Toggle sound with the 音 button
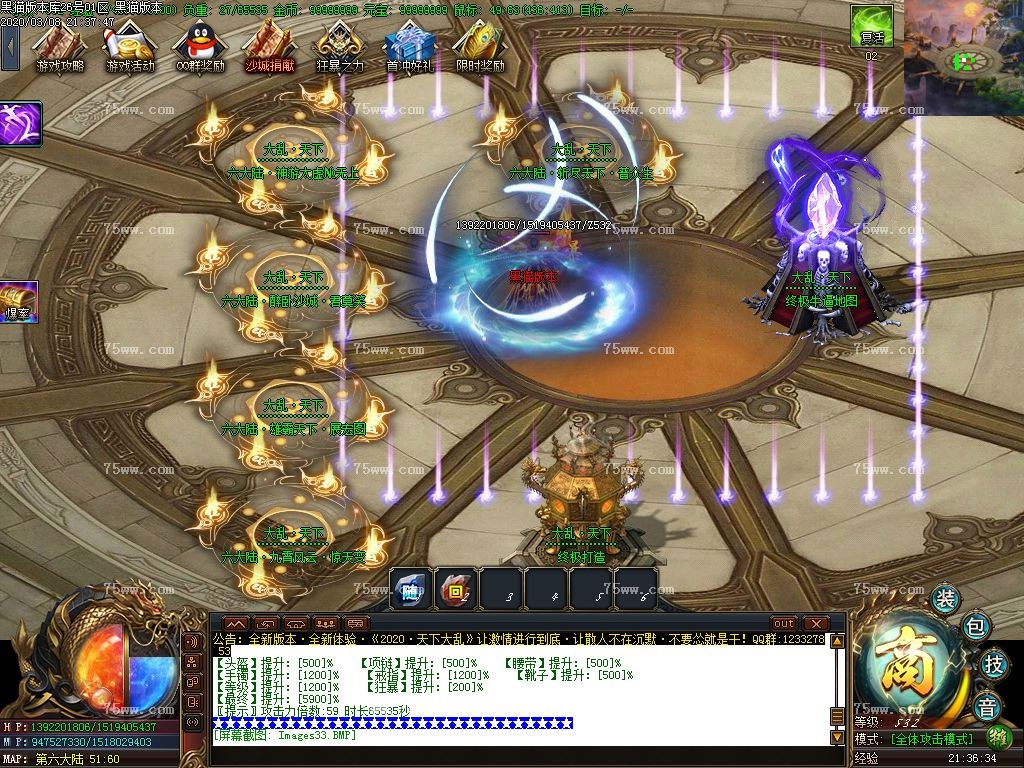Viewport: 1024px width, 768px height. 988,706
